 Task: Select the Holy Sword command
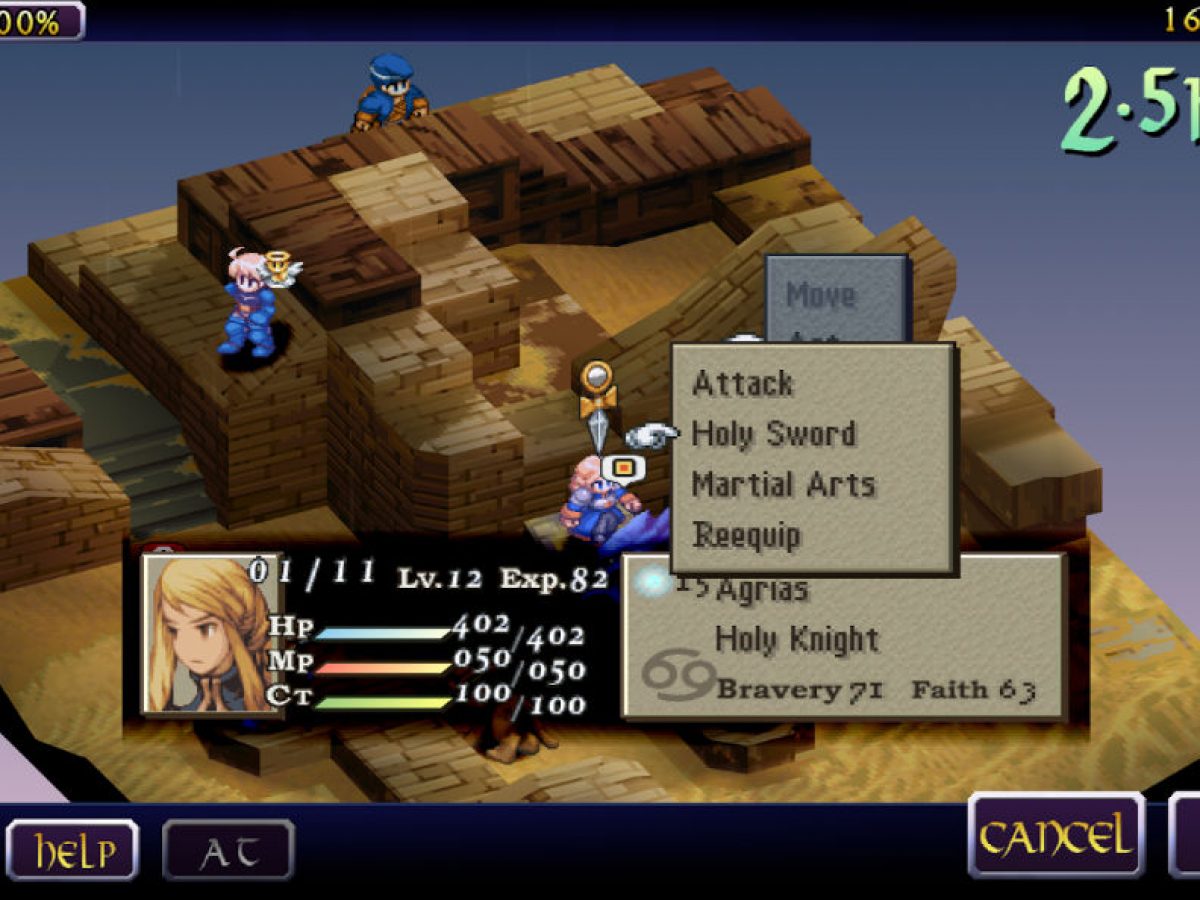click(774, 435)
